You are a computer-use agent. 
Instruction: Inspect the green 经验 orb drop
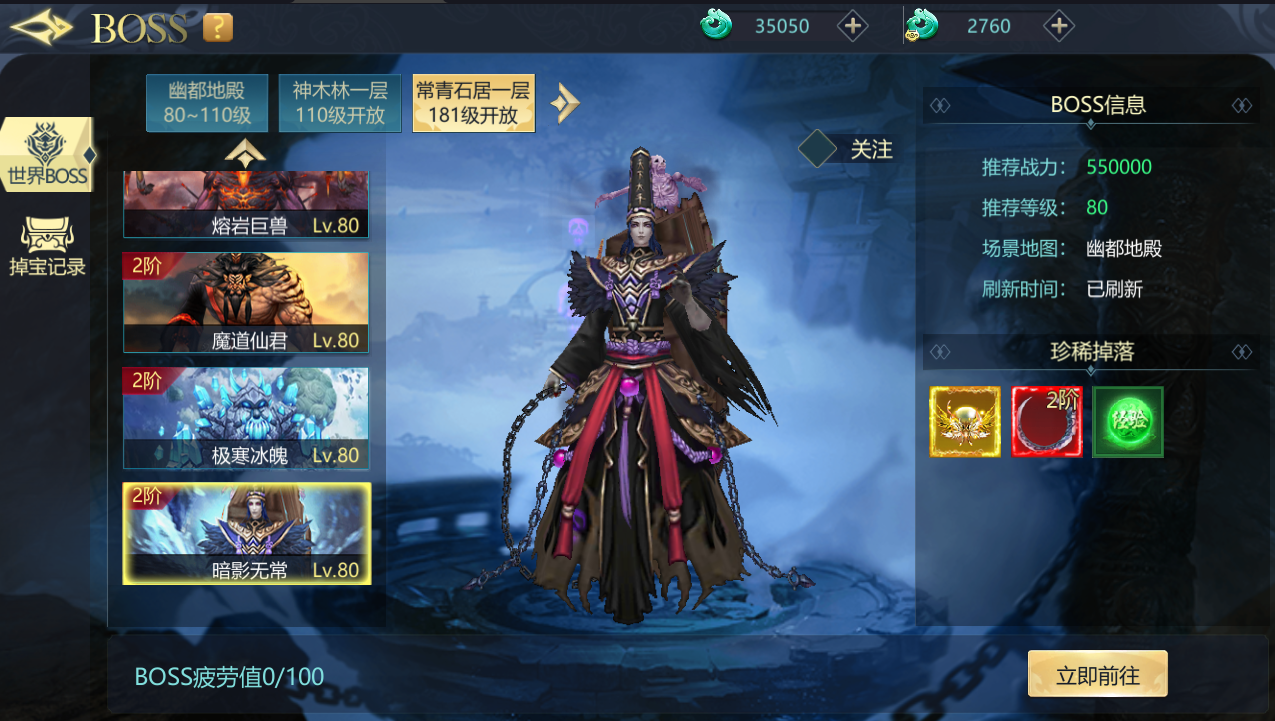tap(1128, 422)
